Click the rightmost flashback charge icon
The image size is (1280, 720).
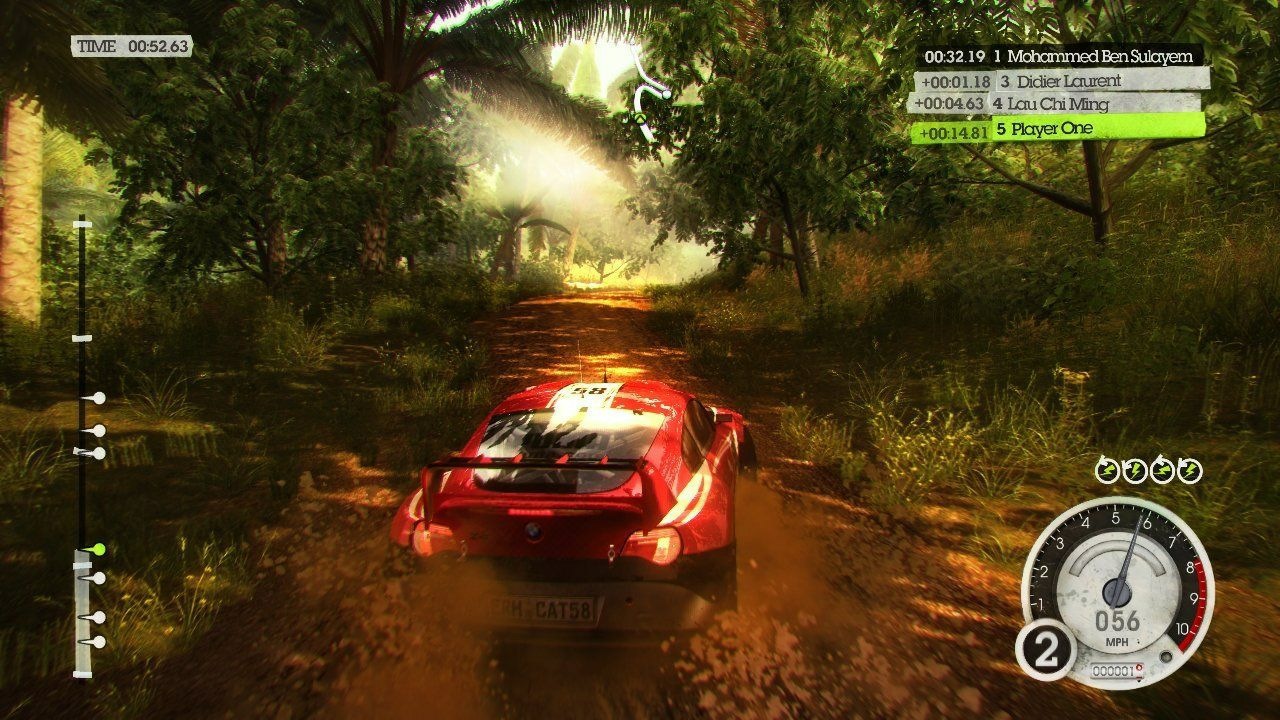[x=1190, y=467]
